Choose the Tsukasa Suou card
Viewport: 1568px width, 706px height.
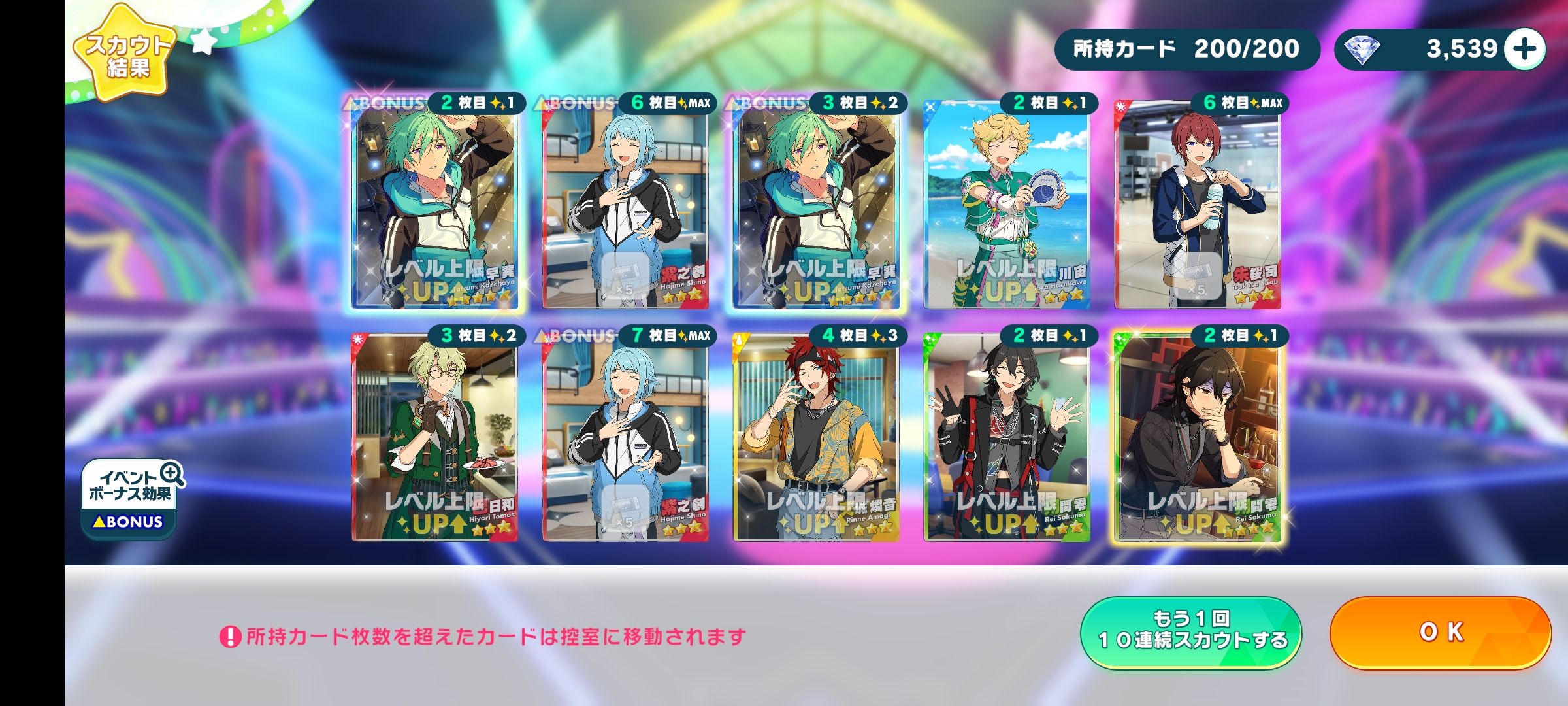(1197, 206)
